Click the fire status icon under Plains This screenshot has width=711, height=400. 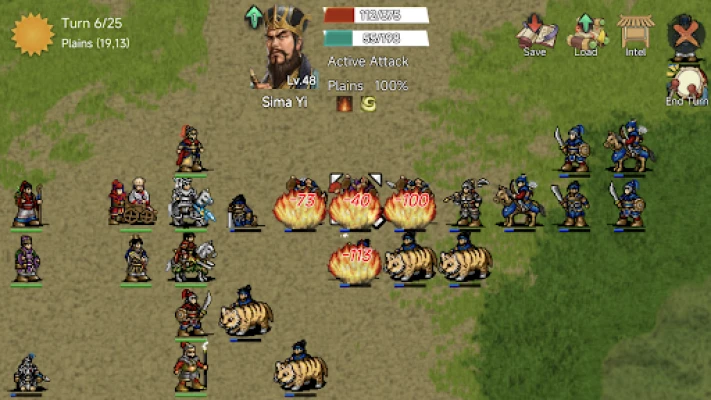click(344, 103)
